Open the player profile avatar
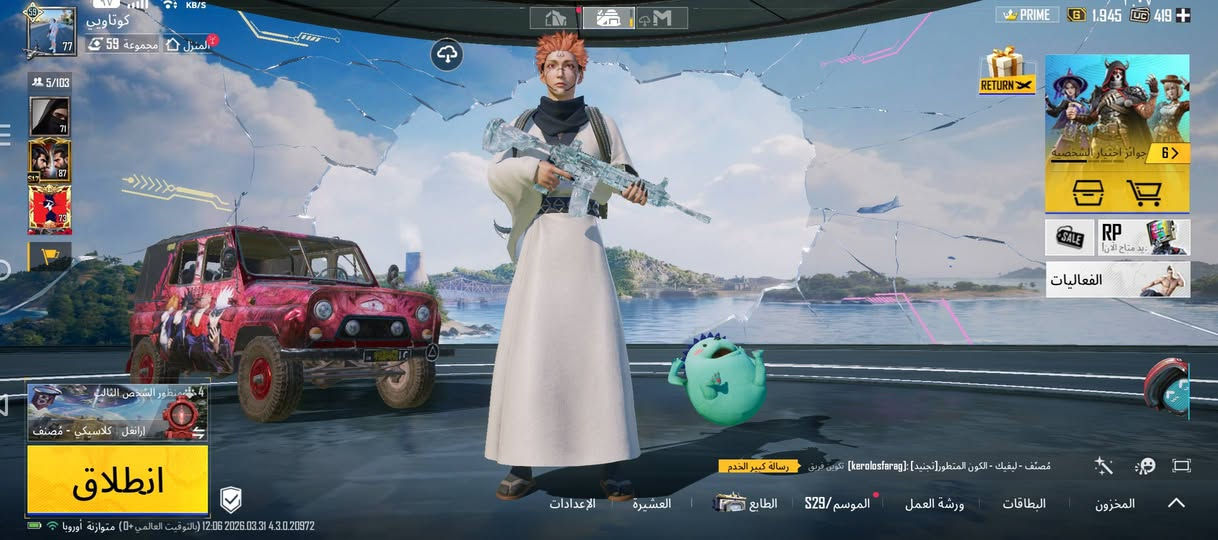The width and height of the screenshot is (1218, 540). 50,31
